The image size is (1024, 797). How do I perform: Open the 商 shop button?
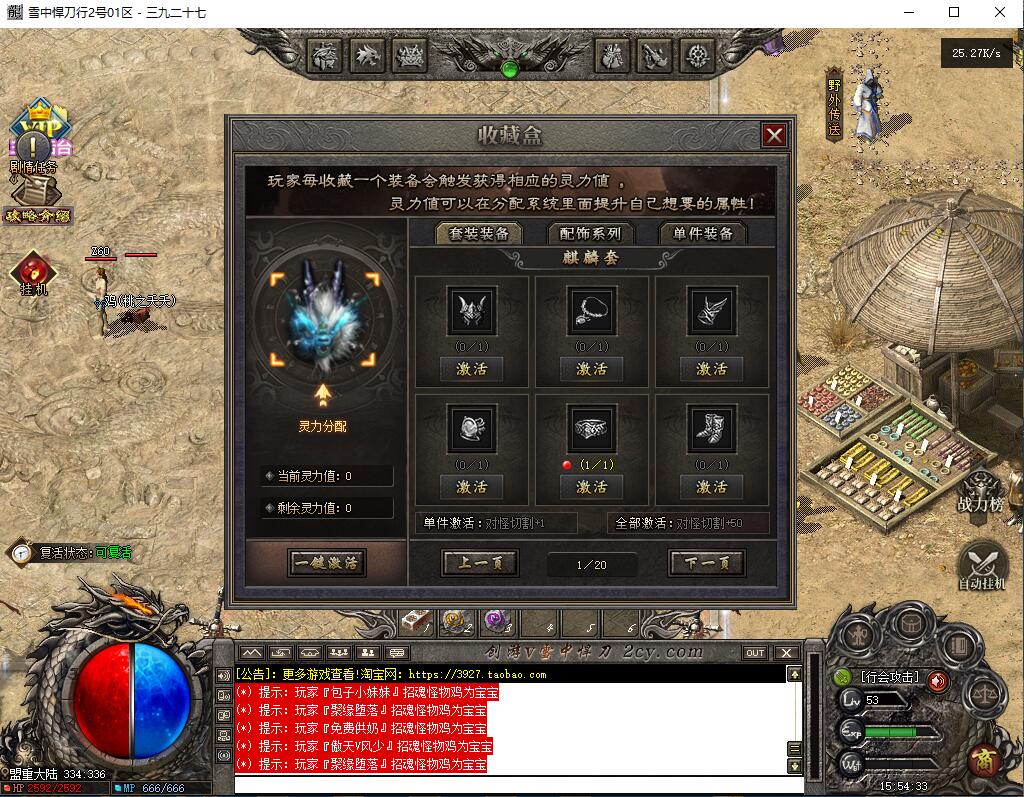(x=984, y=760)
